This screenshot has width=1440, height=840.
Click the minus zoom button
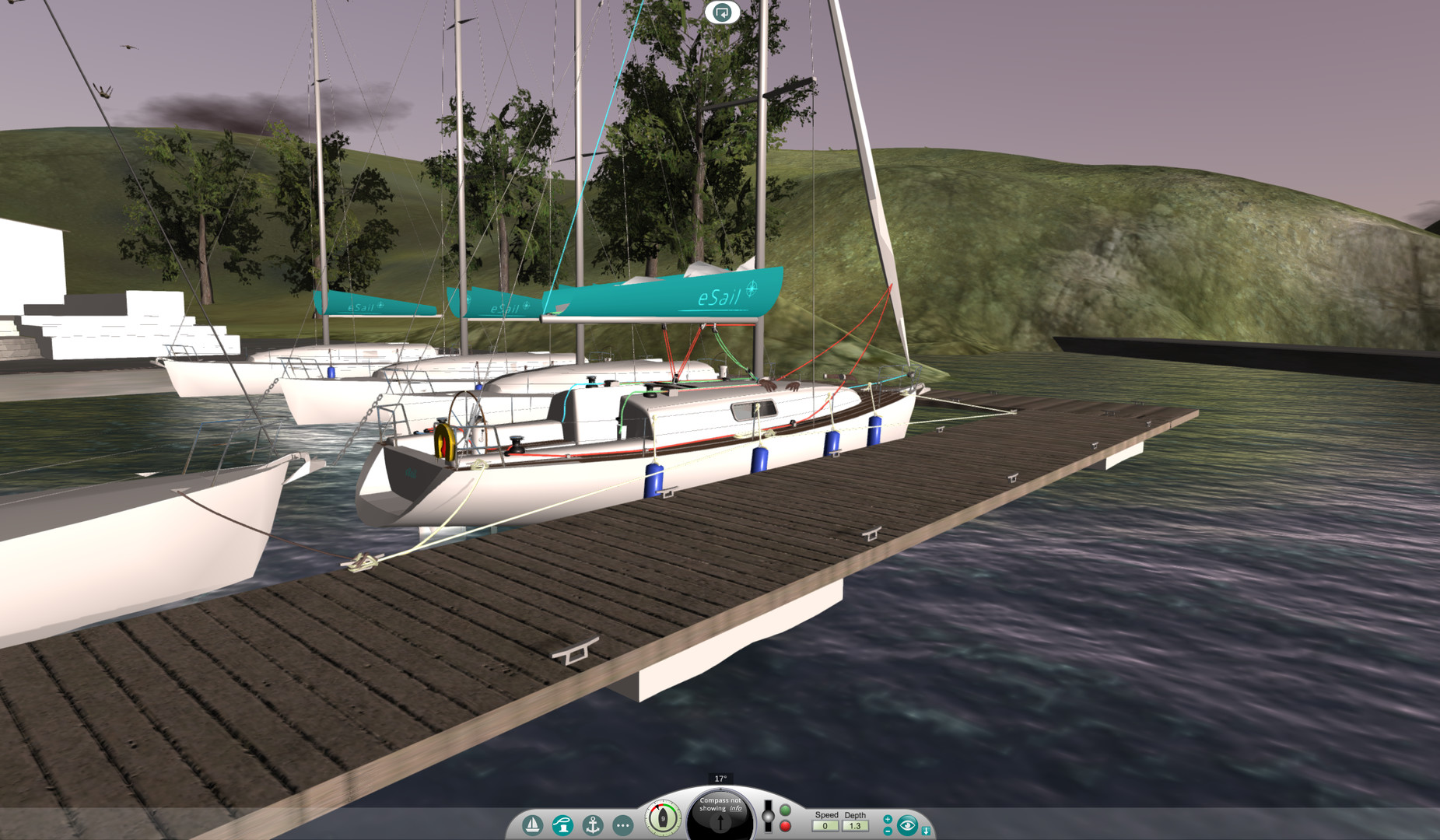888,831
